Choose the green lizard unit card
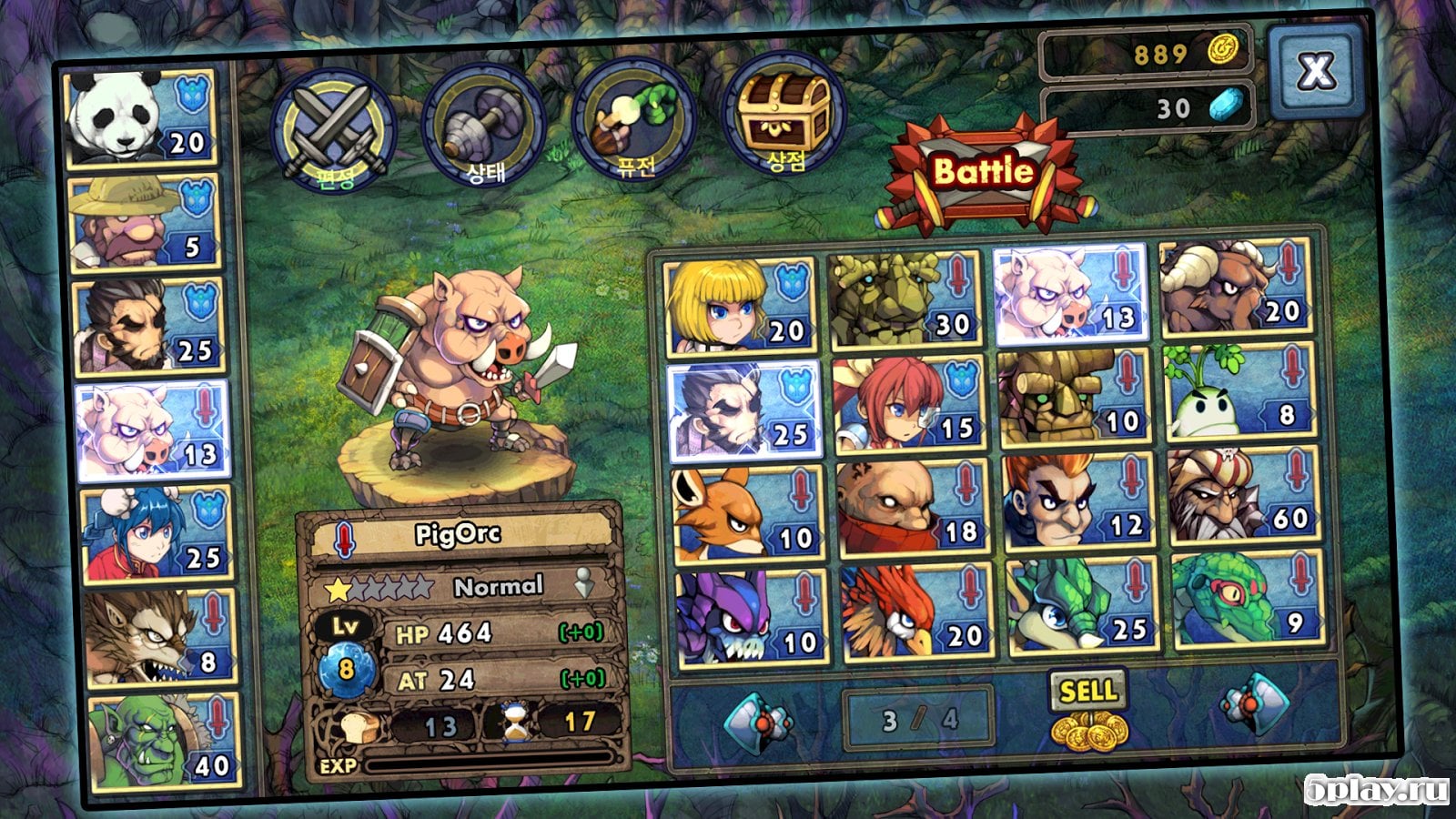The width and height of the screenshot is (1456, 819). (1244, 601)
